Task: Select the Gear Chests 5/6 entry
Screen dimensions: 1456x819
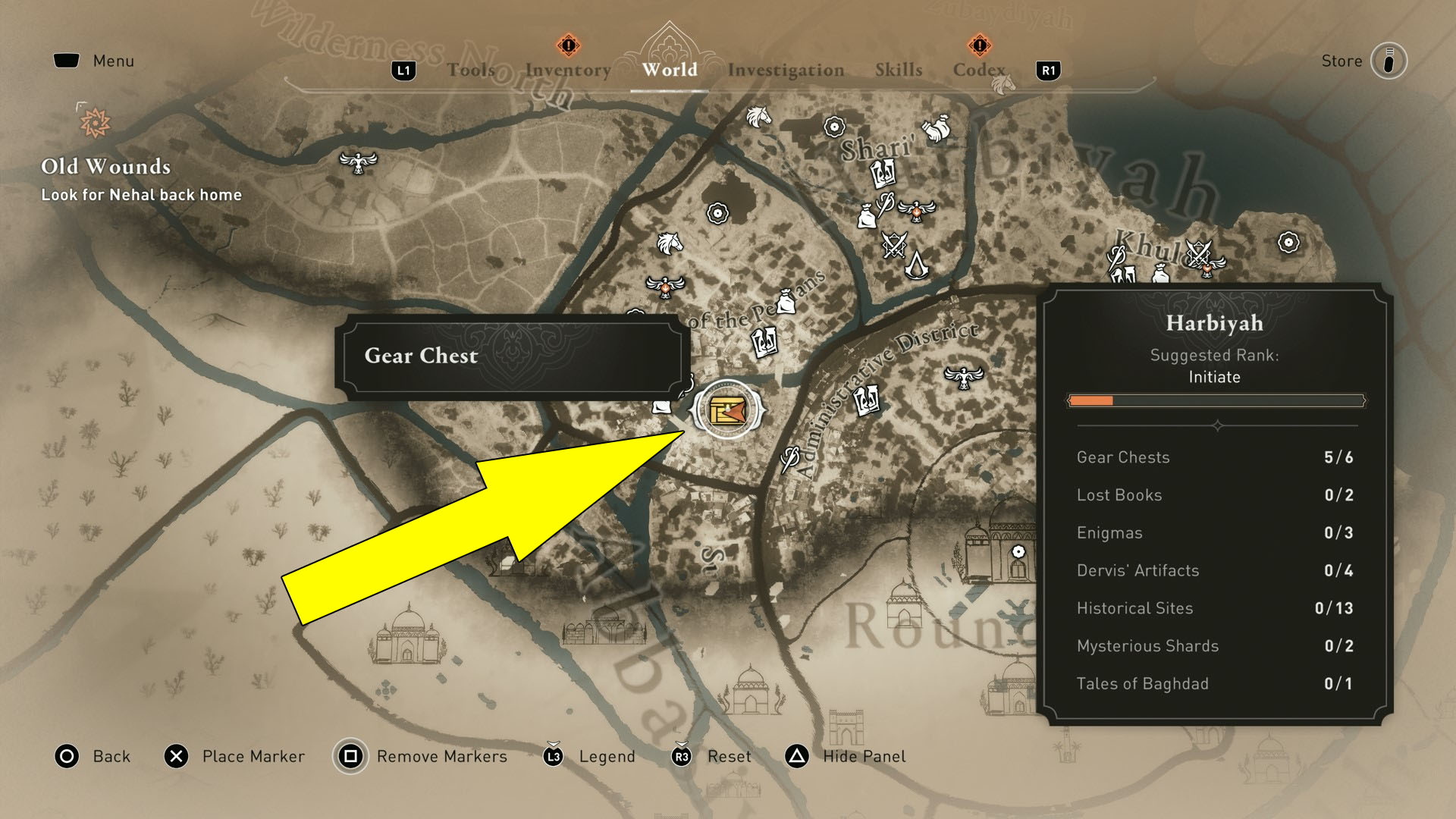Action: (1213, 457)
